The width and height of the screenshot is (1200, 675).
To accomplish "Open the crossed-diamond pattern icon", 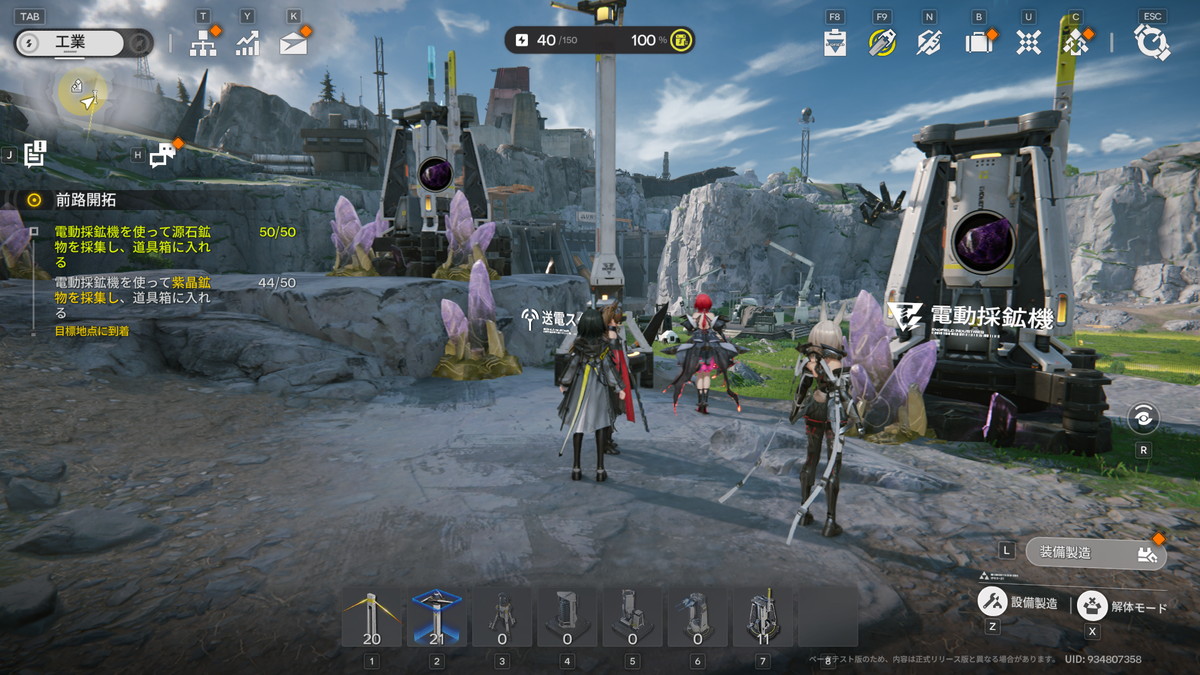I will click(x=1028, y=42).
